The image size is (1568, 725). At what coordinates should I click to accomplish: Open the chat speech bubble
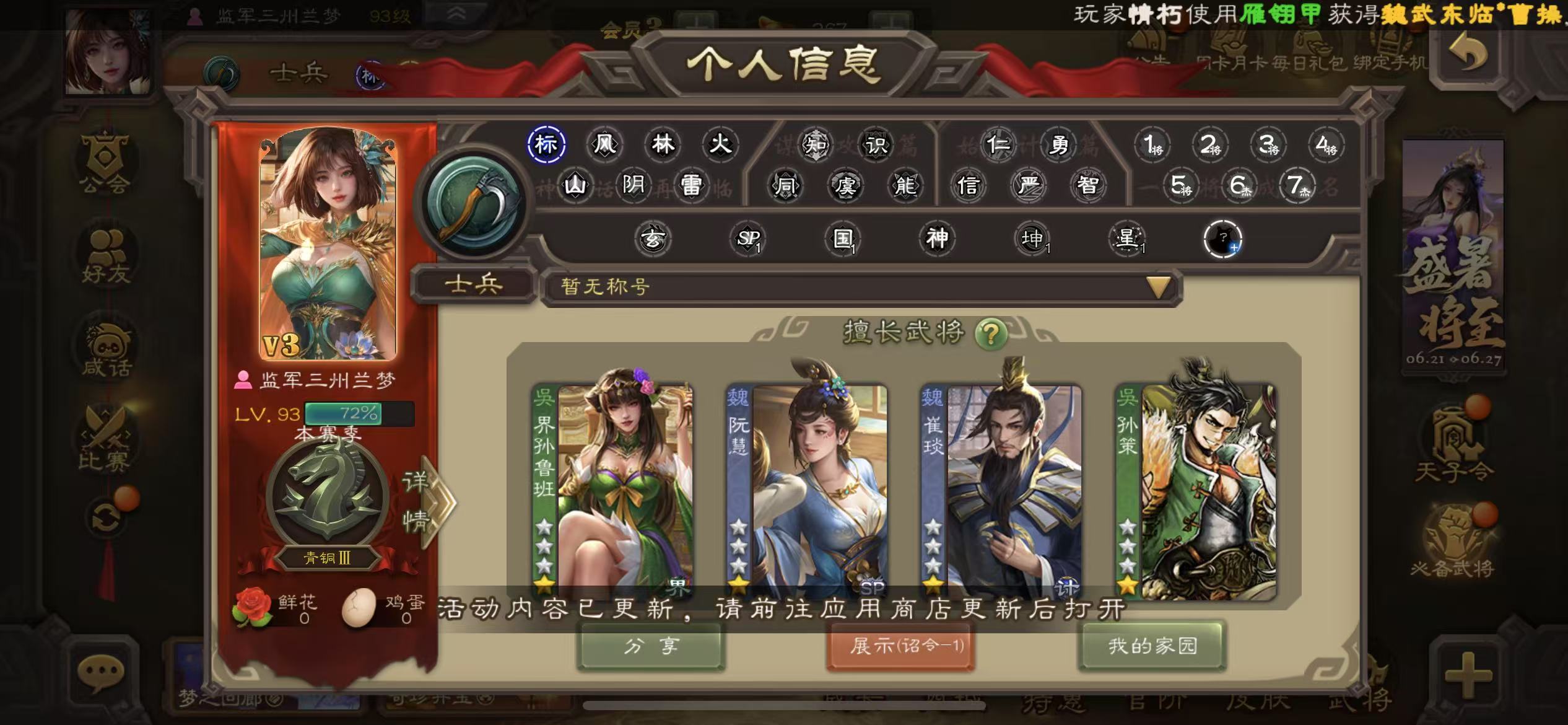[101, 672]
